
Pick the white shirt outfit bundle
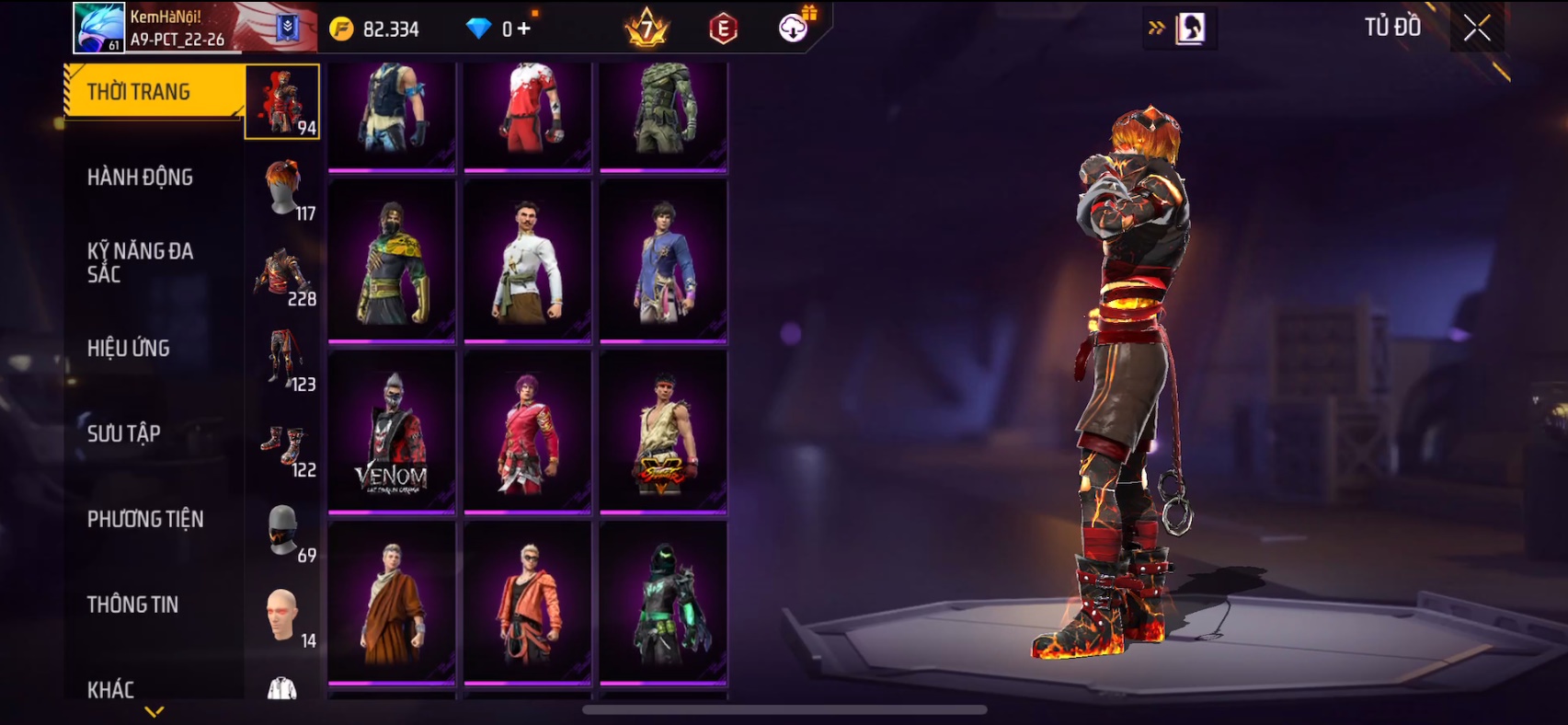coord(527,261)
